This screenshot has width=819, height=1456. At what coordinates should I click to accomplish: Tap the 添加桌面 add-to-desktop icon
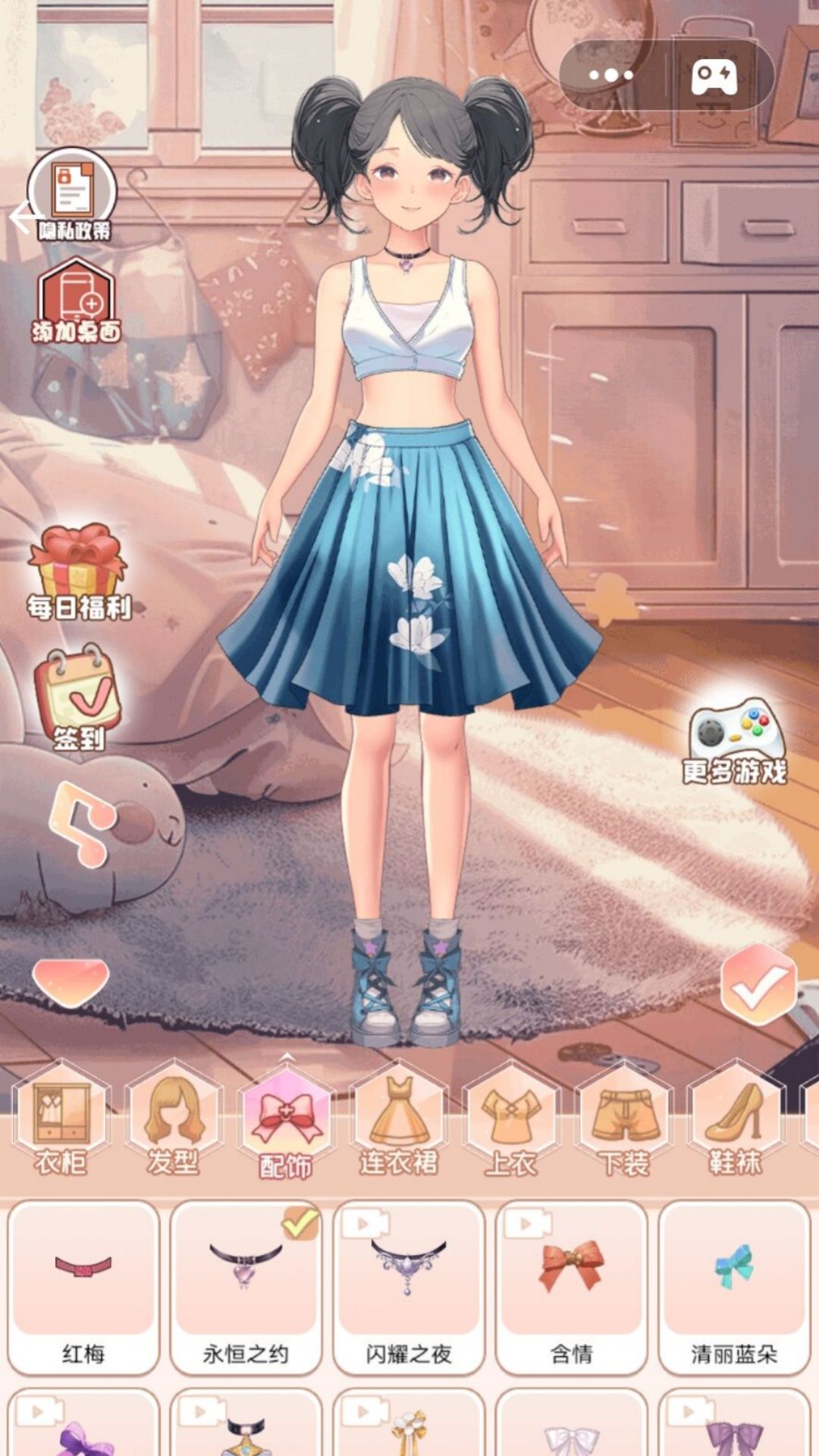[76, 301]
